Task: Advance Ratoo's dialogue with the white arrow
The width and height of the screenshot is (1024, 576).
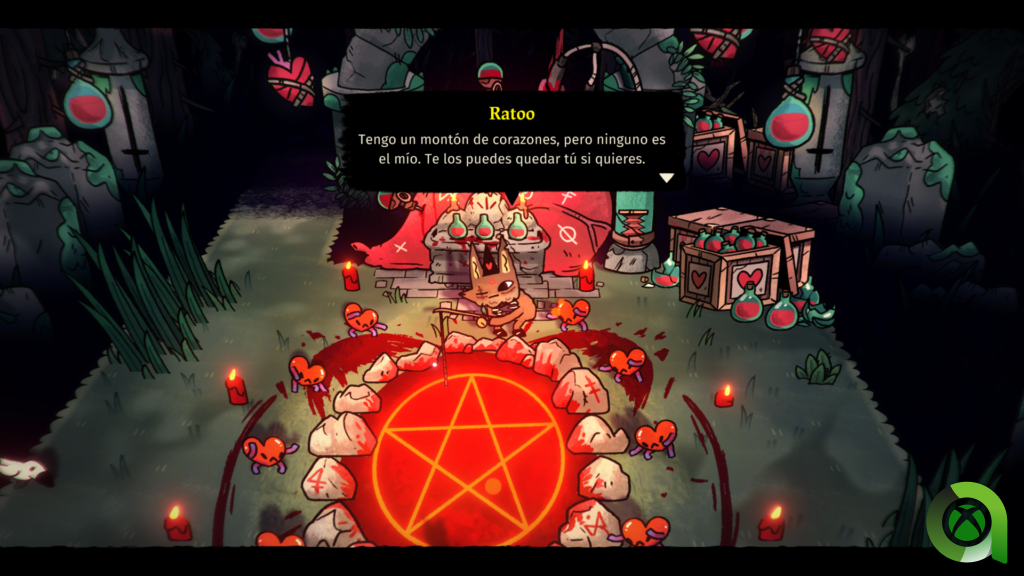Action: pyautogui.click(x=666, y=178)
